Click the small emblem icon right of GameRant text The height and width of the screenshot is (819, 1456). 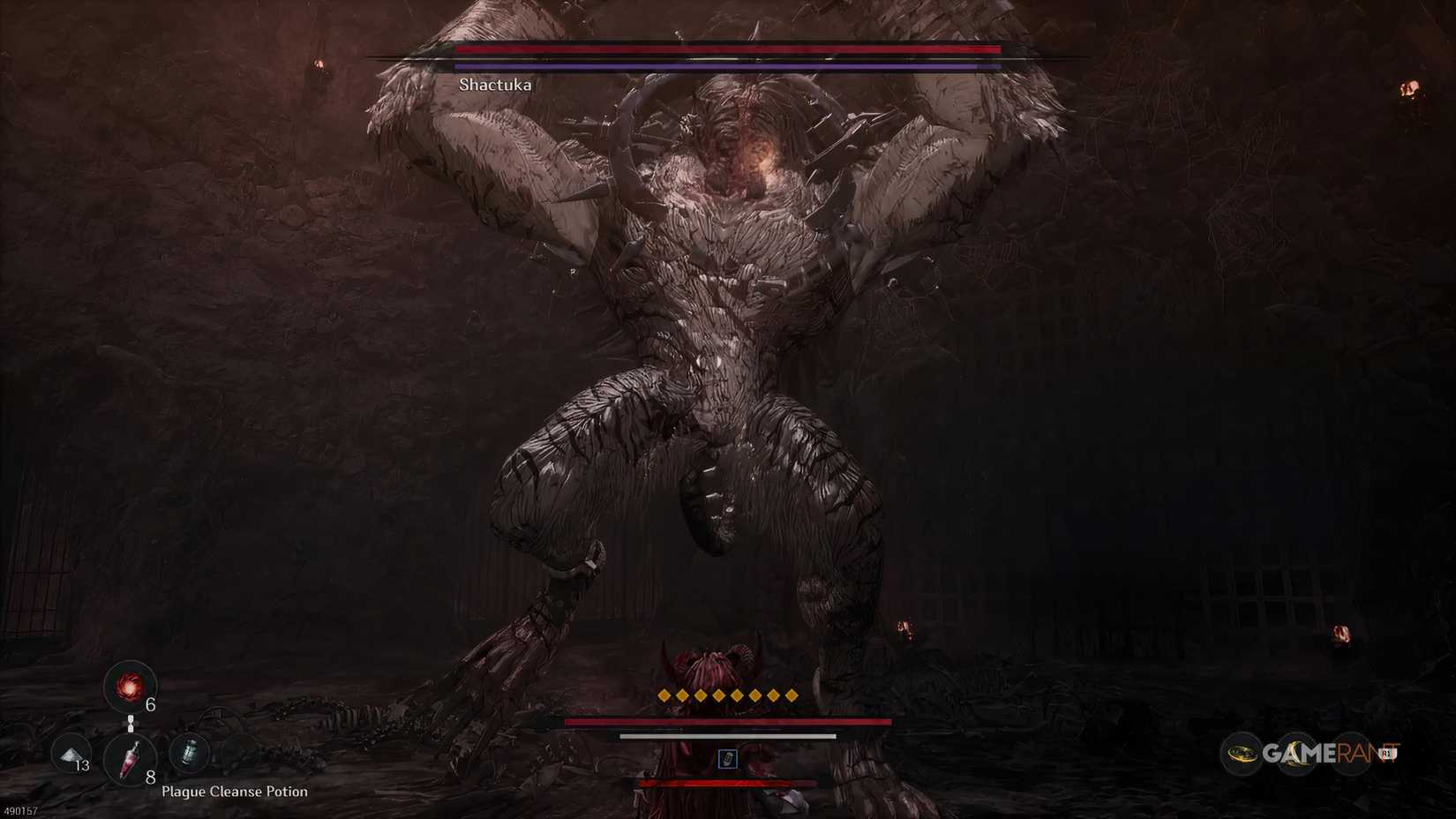(1386, 751)
